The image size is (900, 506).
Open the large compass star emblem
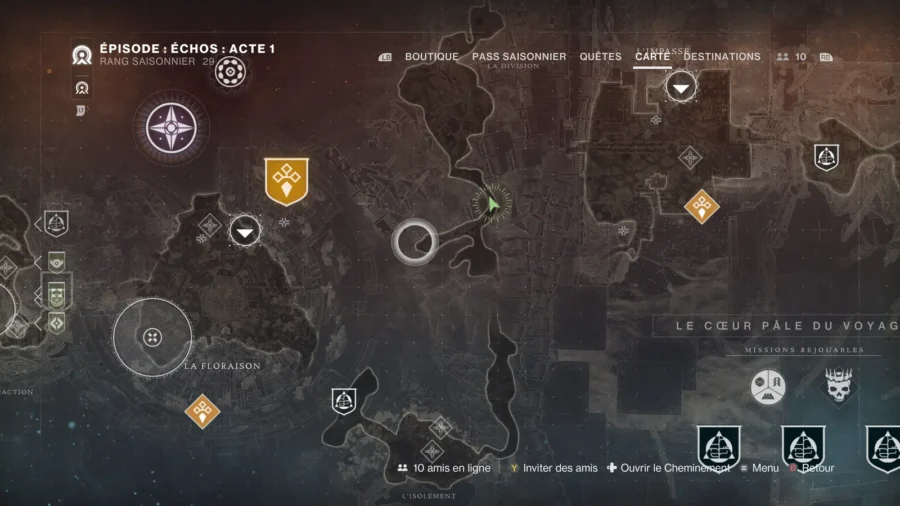176,128
